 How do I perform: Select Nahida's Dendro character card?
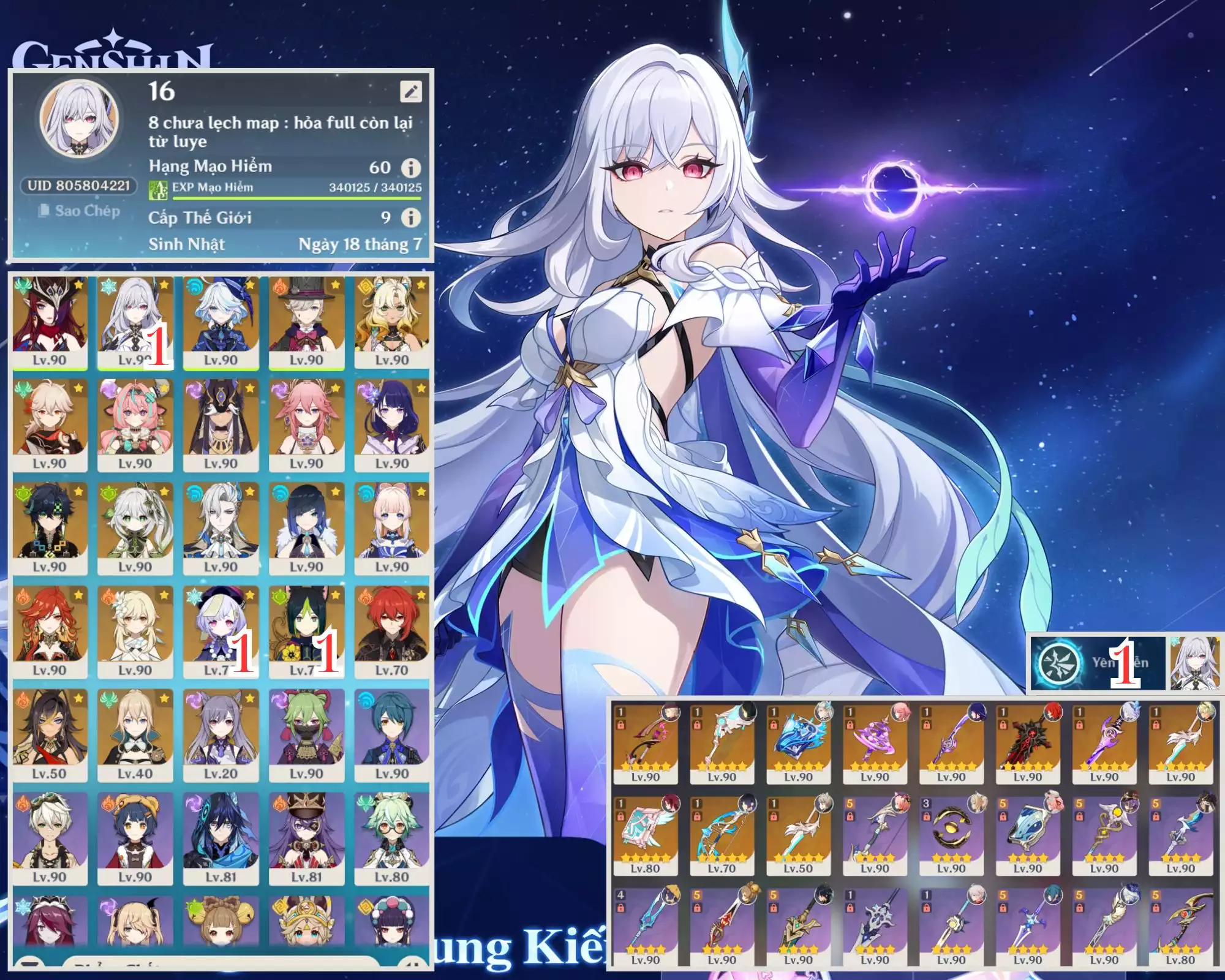[135, 528]
